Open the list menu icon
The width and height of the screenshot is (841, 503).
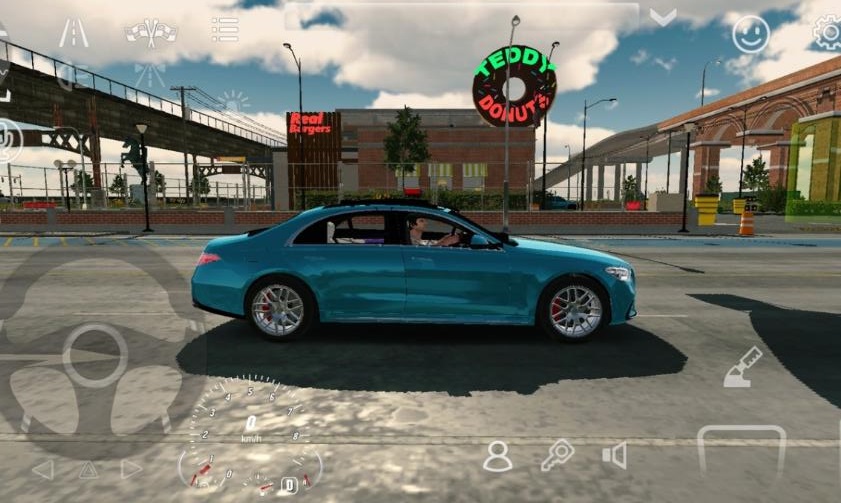(x=225, y=30)
